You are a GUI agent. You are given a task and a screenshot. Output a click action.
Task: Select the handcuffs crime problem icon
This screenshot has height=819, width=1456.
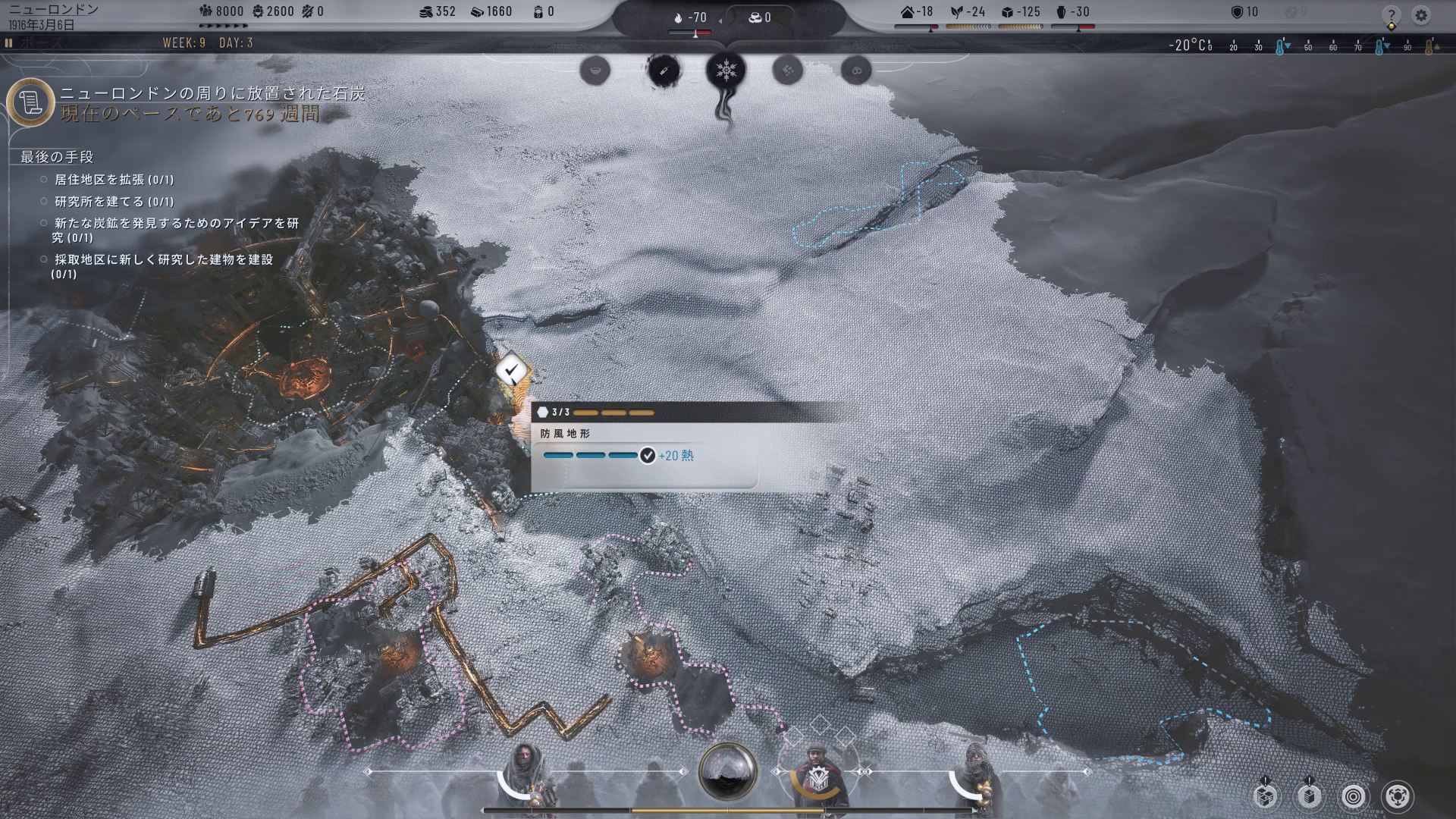856,71
